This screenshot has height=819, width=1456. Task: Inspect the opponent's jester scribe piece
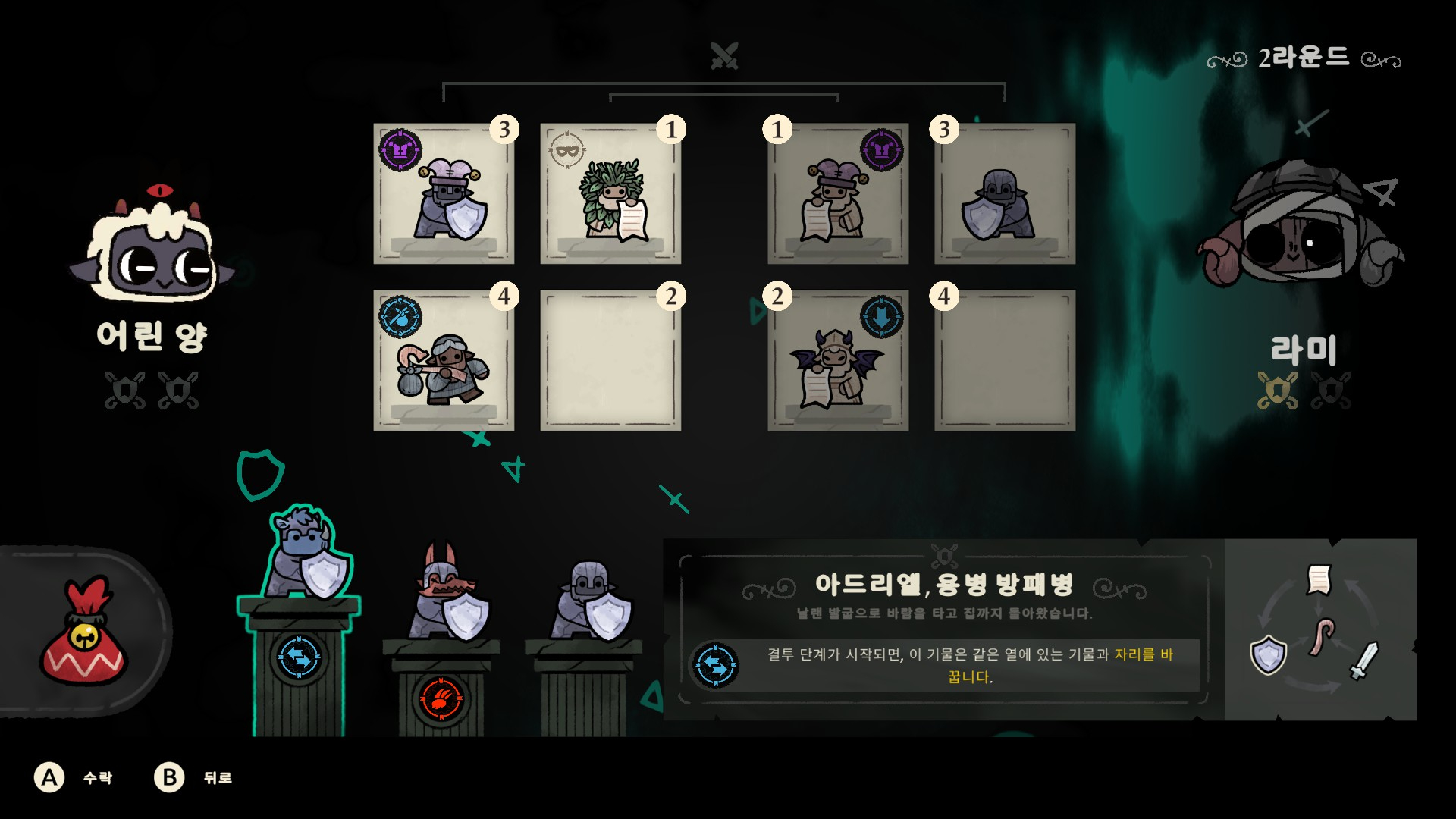tap(838, 194)
